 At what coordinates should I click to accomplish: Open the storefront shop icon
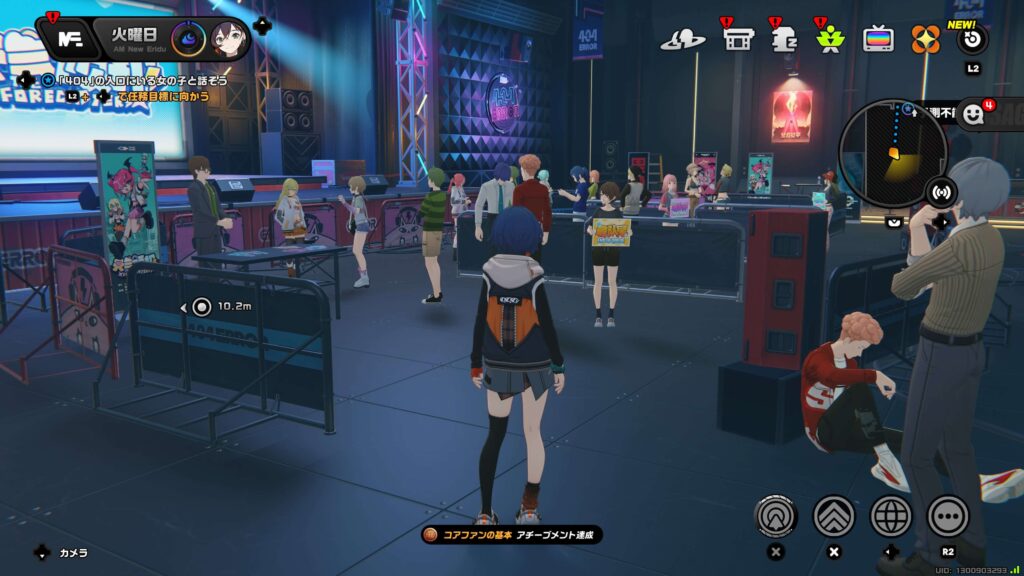click(738, 40)
